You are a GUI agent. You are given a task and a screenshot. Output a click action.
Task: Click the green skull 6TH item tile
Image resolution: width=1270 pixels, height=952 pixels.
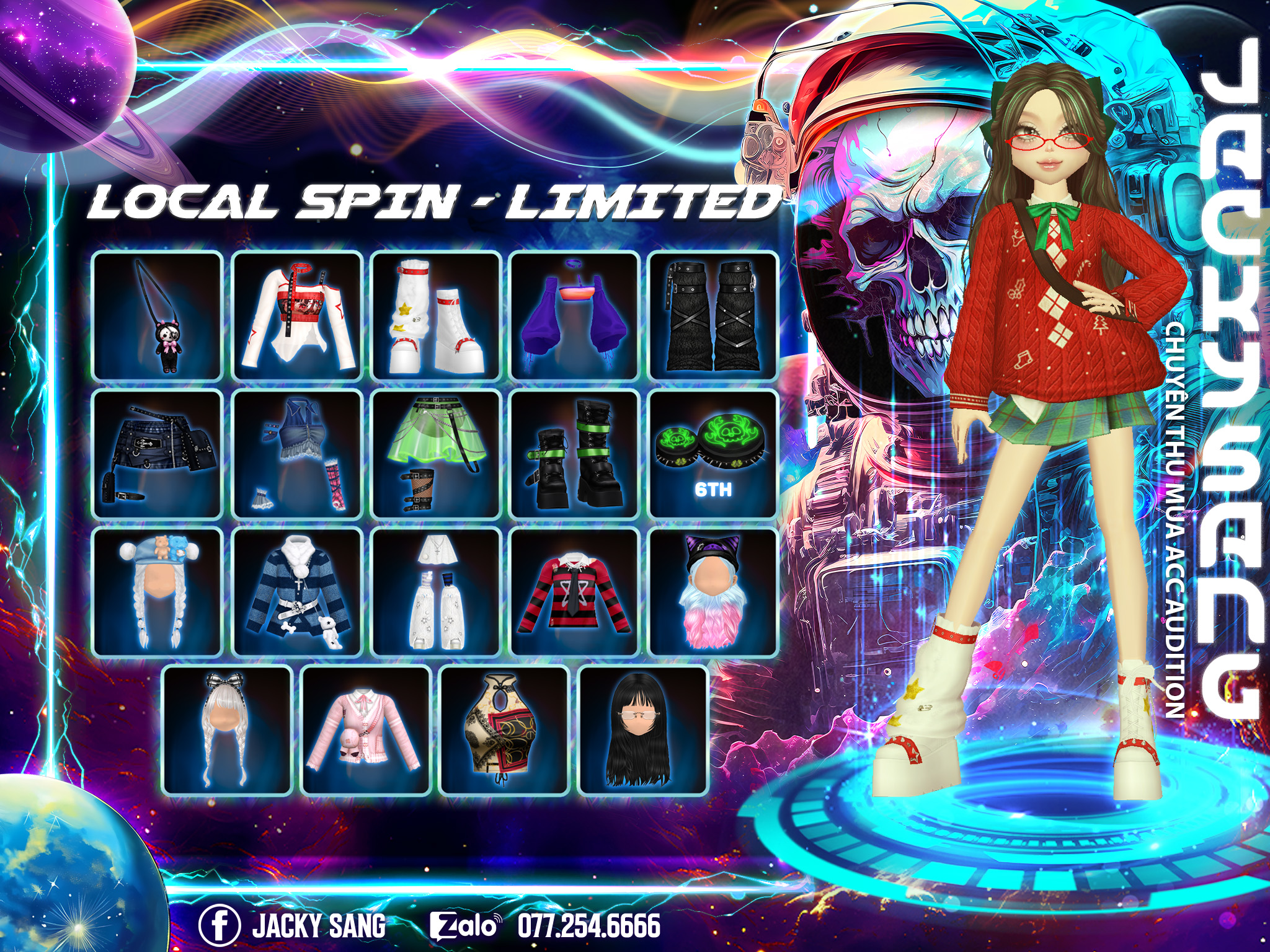[713, 454]
